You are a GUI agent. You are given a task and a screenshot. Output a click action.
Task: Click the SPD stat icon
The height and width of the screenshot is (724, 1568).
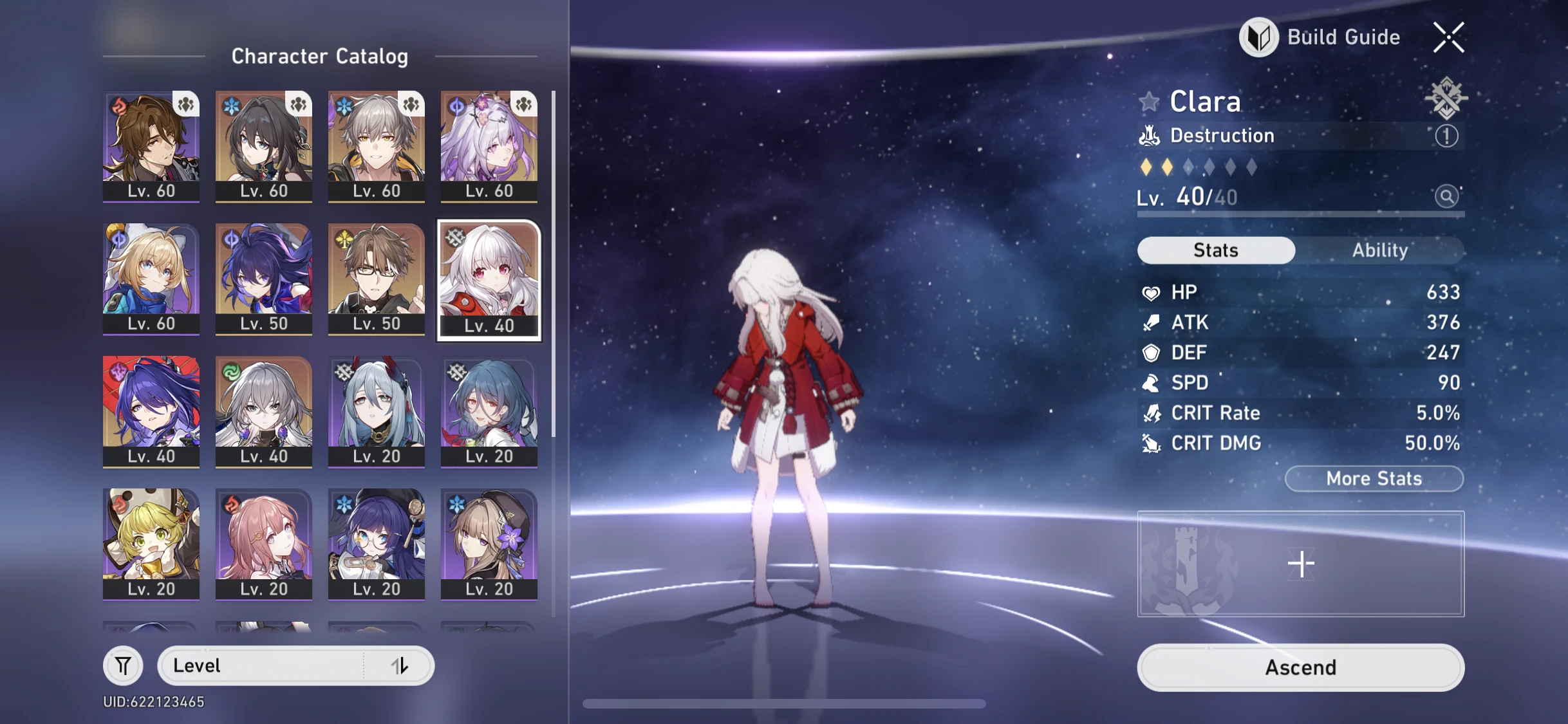[1152, 382]
